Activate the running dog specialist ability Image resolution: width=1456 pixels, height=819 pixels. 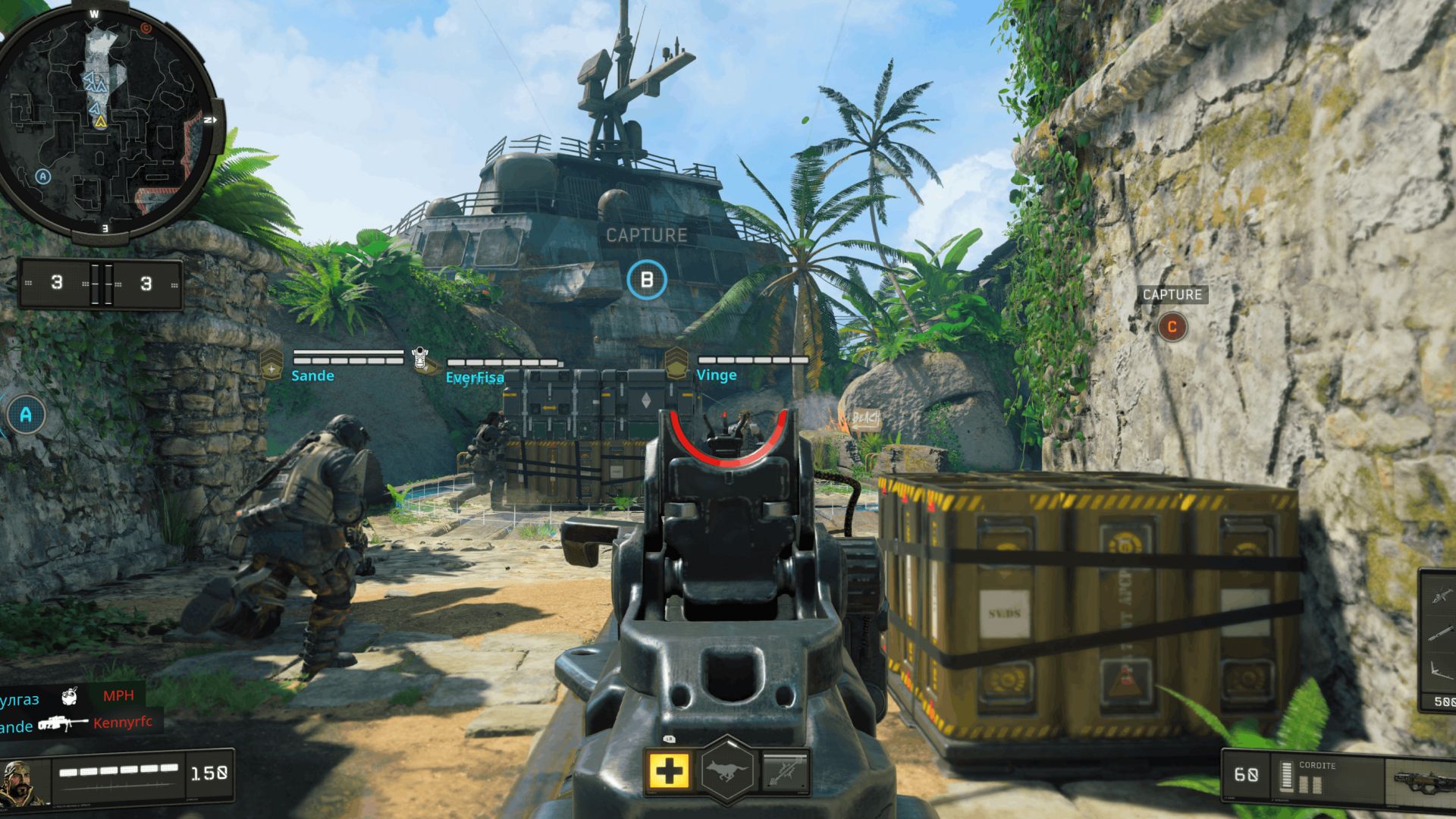727,771
